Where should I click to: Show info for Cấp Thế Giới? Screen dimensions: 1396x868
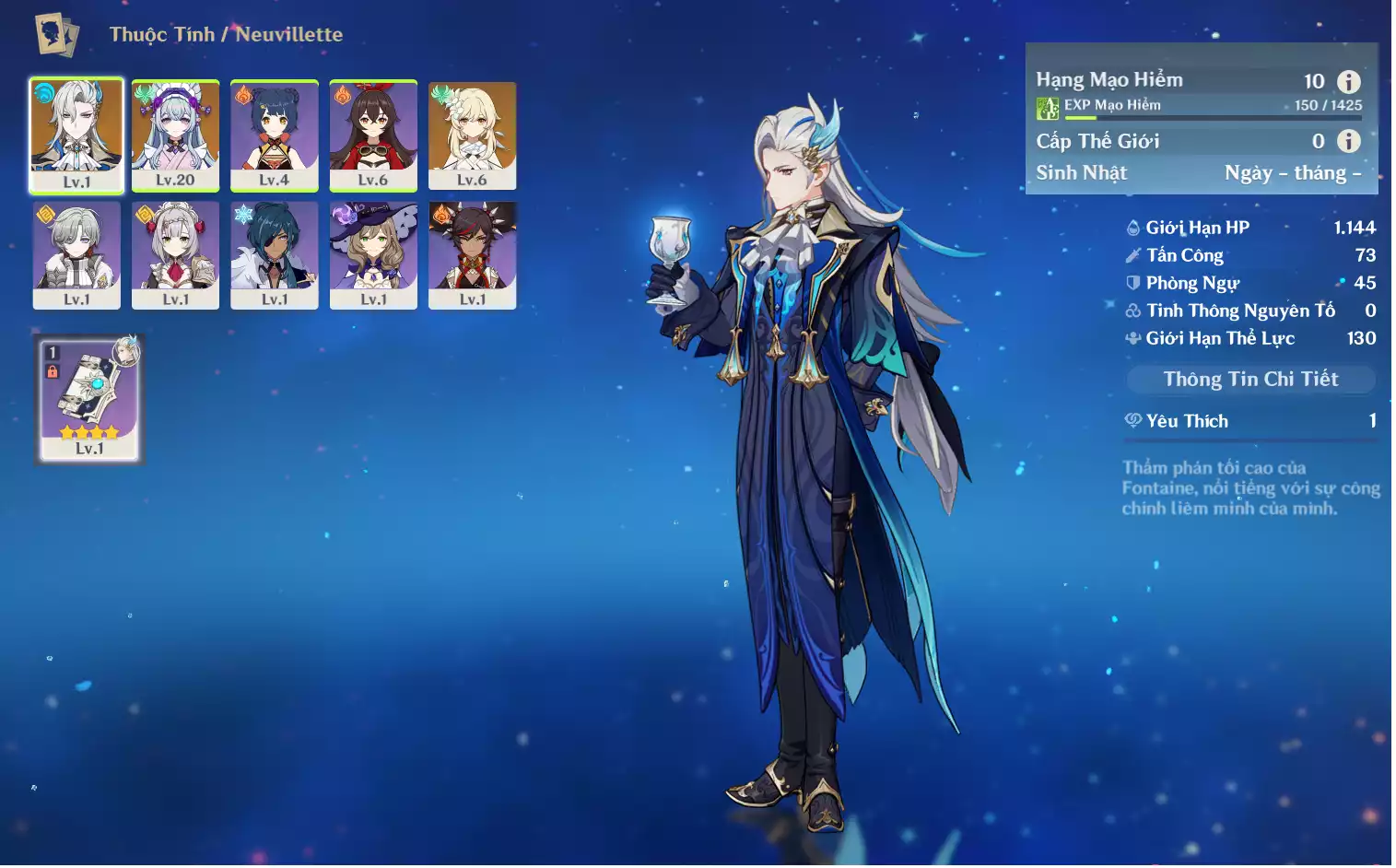[1348, 141]
